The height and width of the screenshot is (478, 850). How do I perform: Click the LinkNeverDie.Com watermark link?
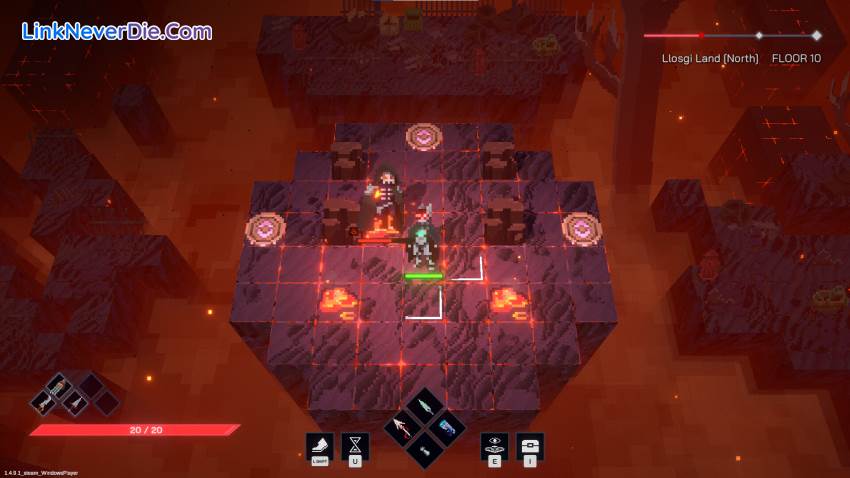pyautogui.click(x=116, y=31)
